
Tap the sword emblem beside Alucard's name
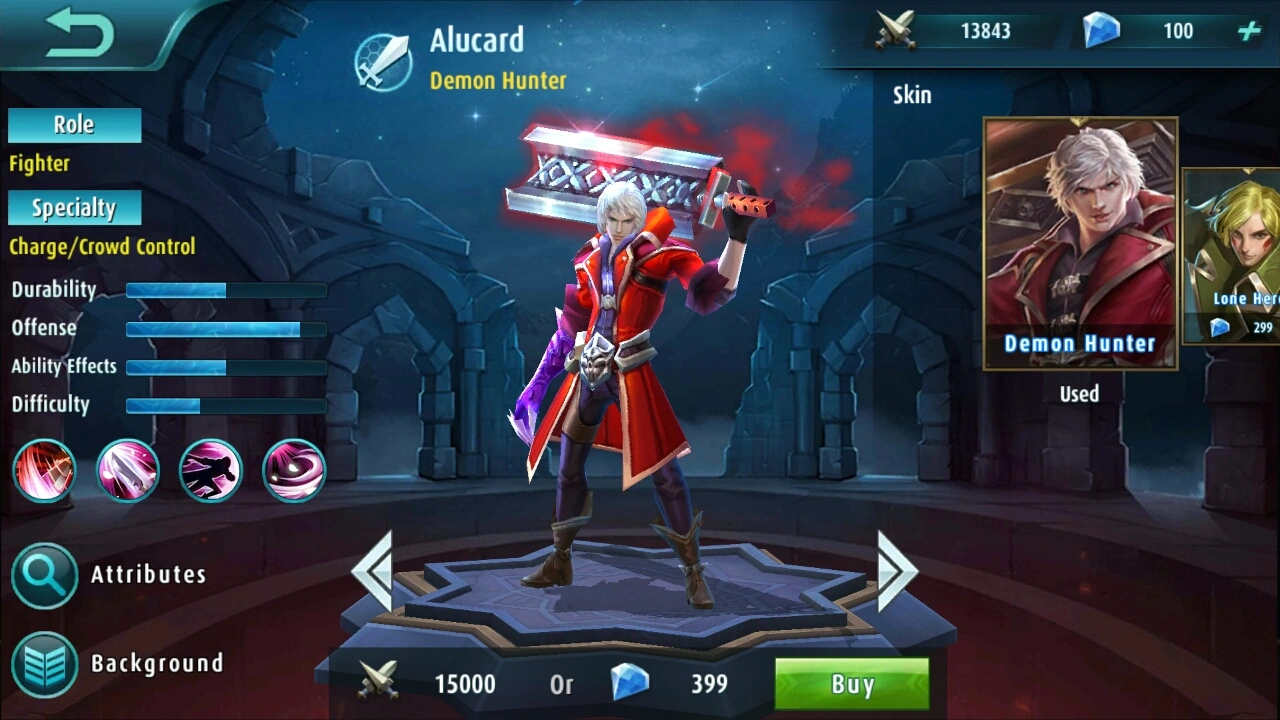click(x=383, y=60)
